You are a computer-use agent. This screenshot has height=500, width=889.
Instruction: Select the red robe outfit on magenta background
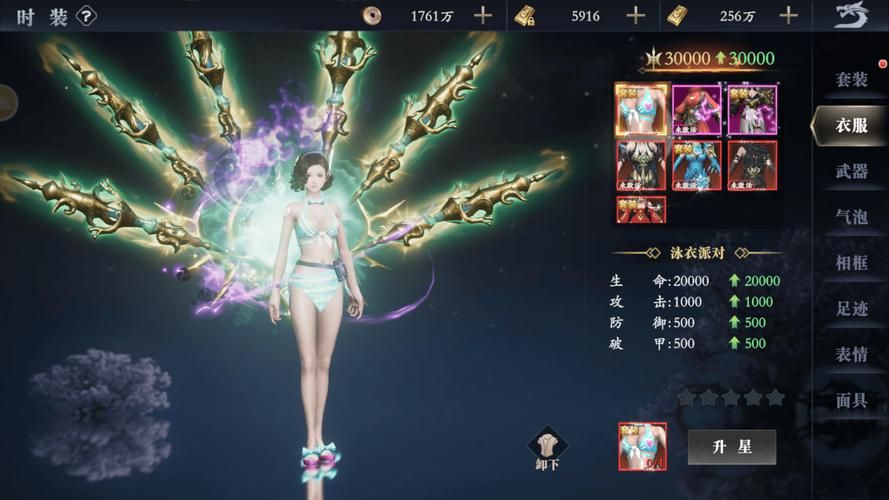click(x=696, y=108)
